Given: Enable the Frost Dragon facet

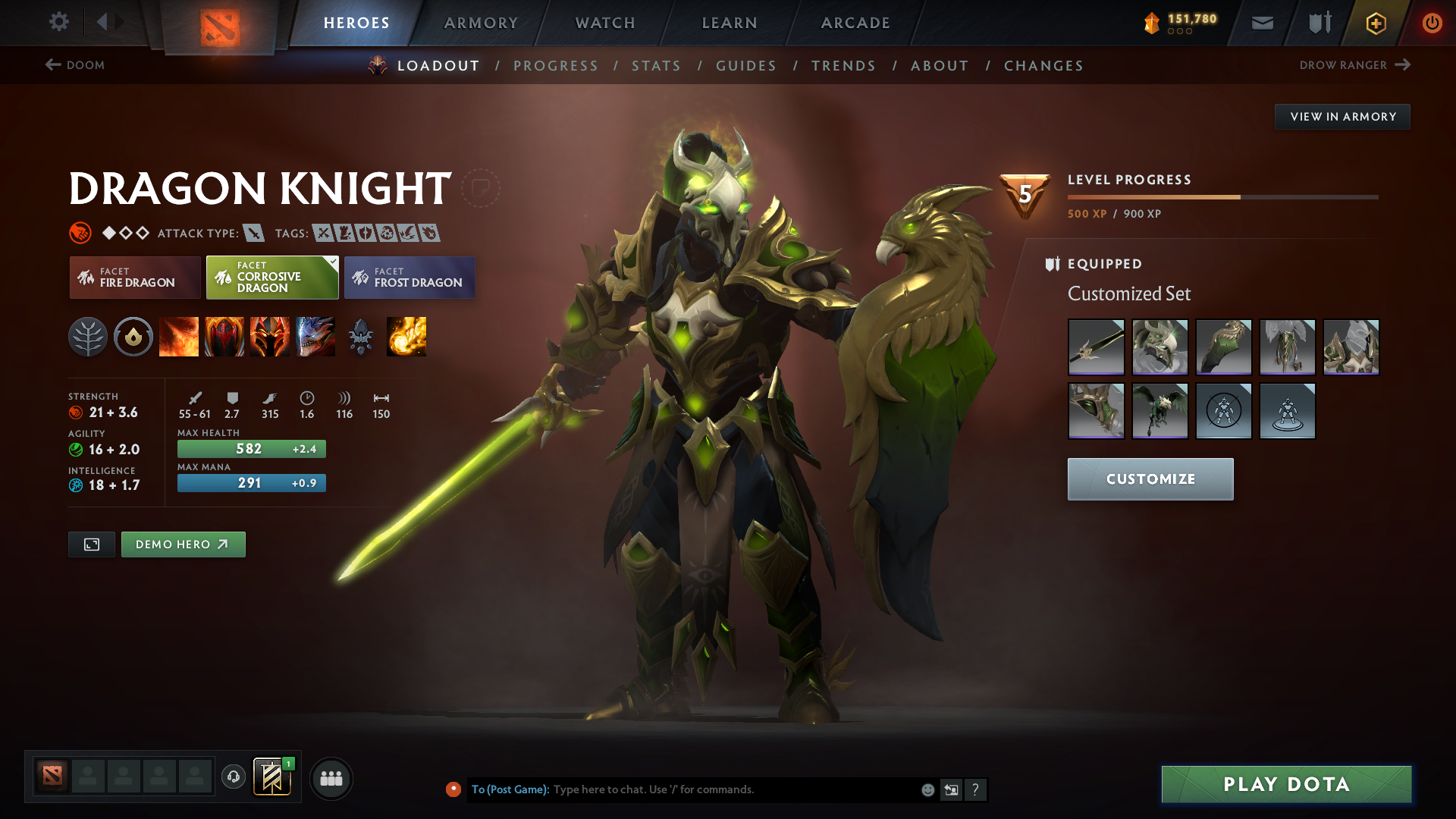Looking at the screenshot, I should pos(409,278).
